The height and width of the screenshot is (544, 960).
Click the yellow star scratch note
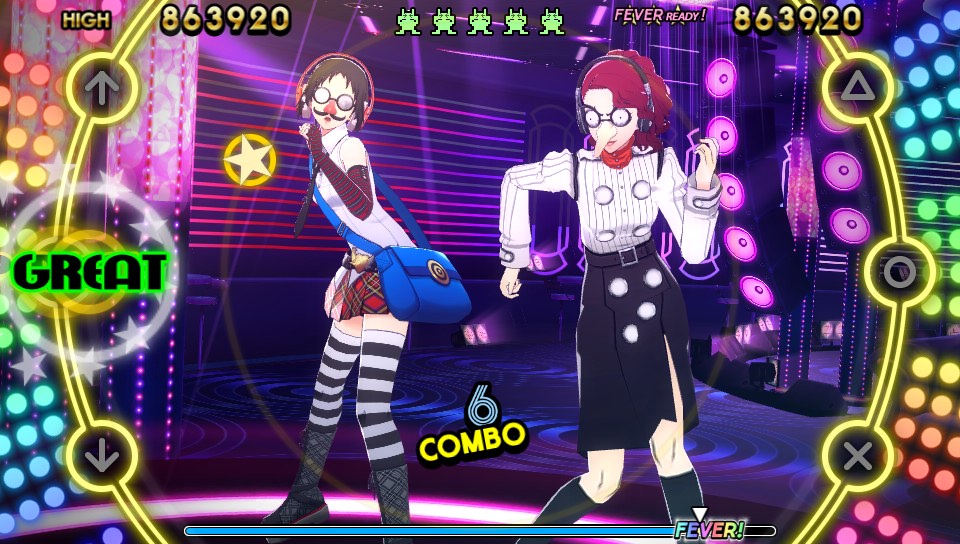(250, 160)
